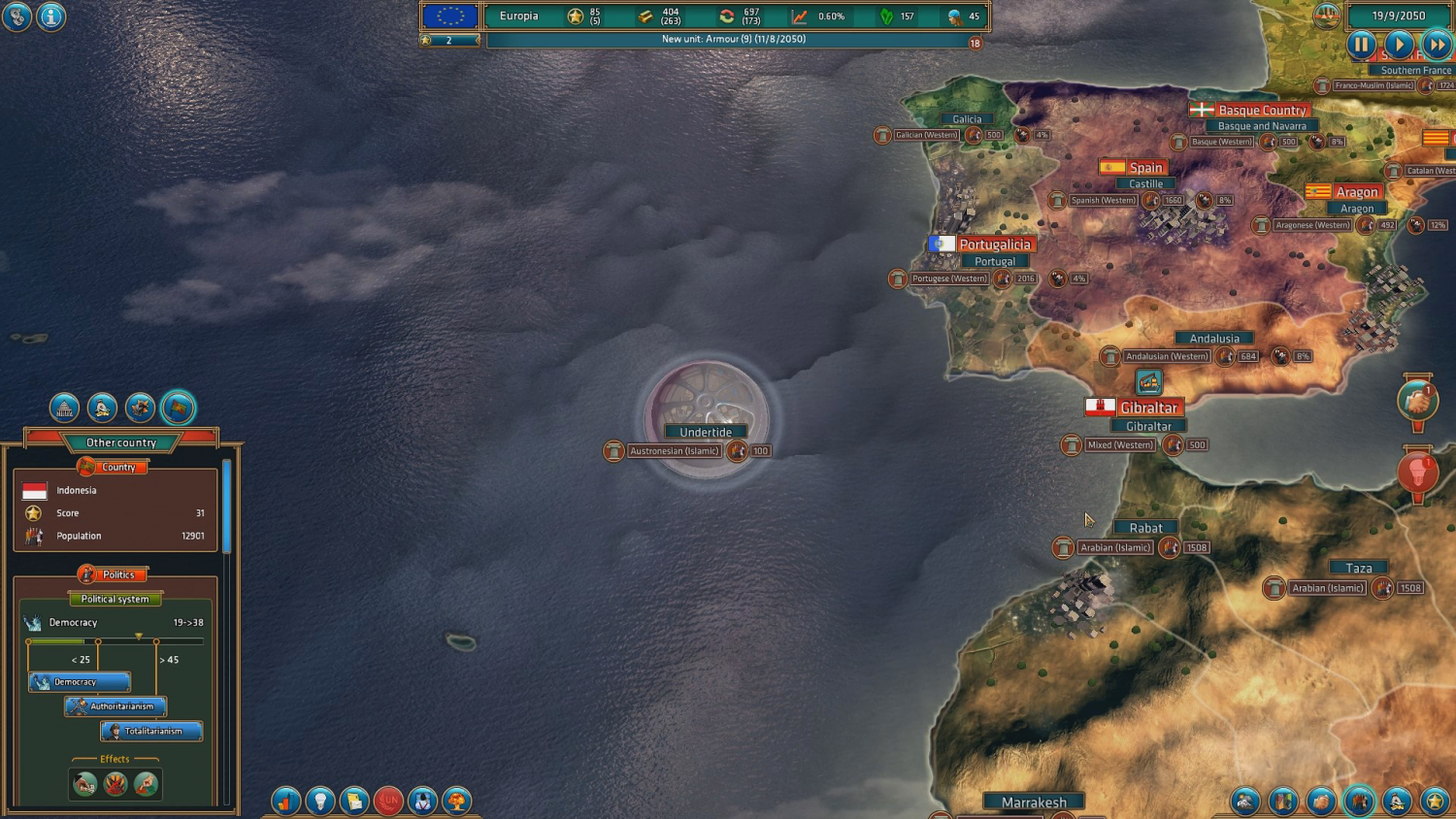The image size is (1456, 819).
Task: Open the nuclear warfare panel
Action: (x=456, y=801)
